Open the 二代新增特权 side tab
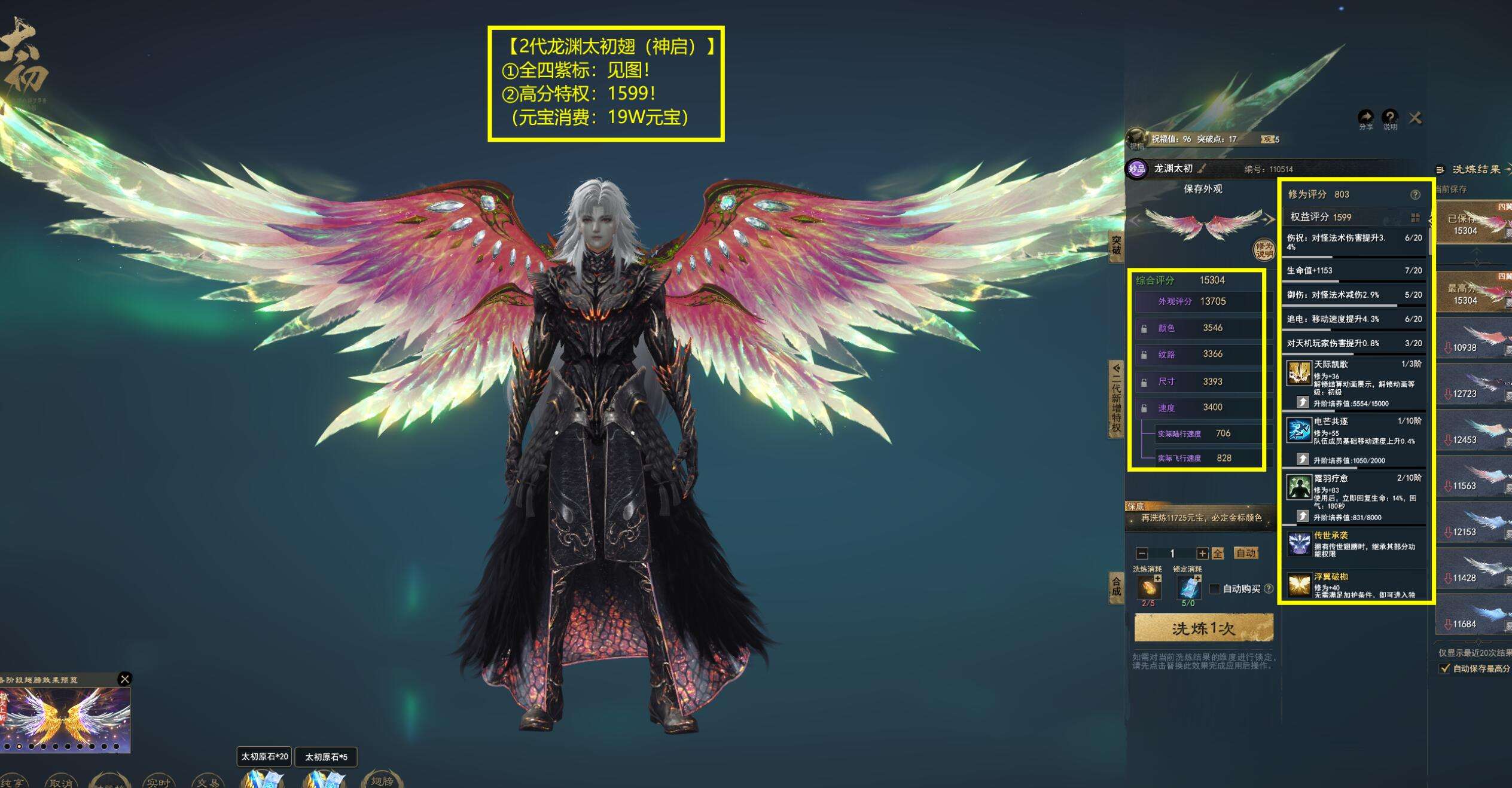Viewport: 1512px width, 788px height. (1116, 398)
